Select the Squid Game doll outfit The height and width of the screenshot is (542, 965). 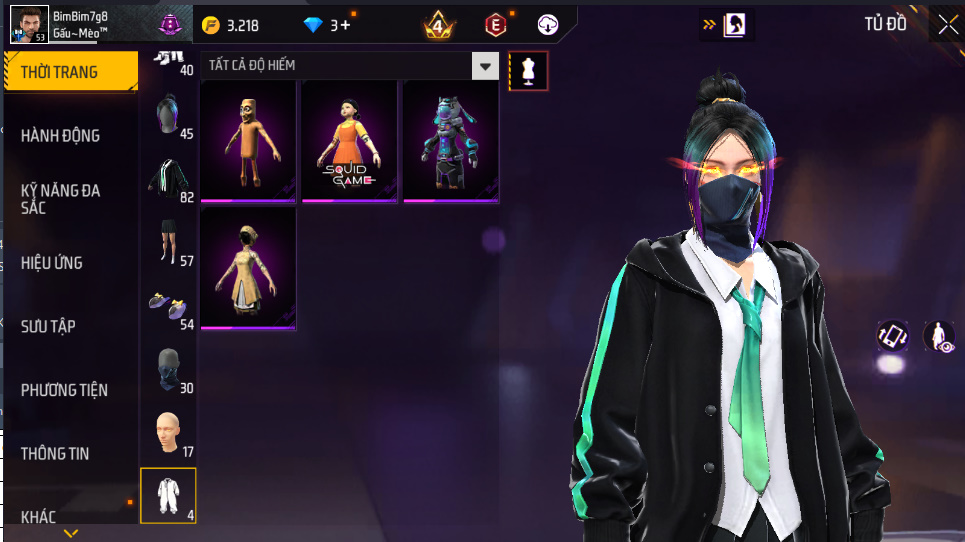[x=350, y=142]
